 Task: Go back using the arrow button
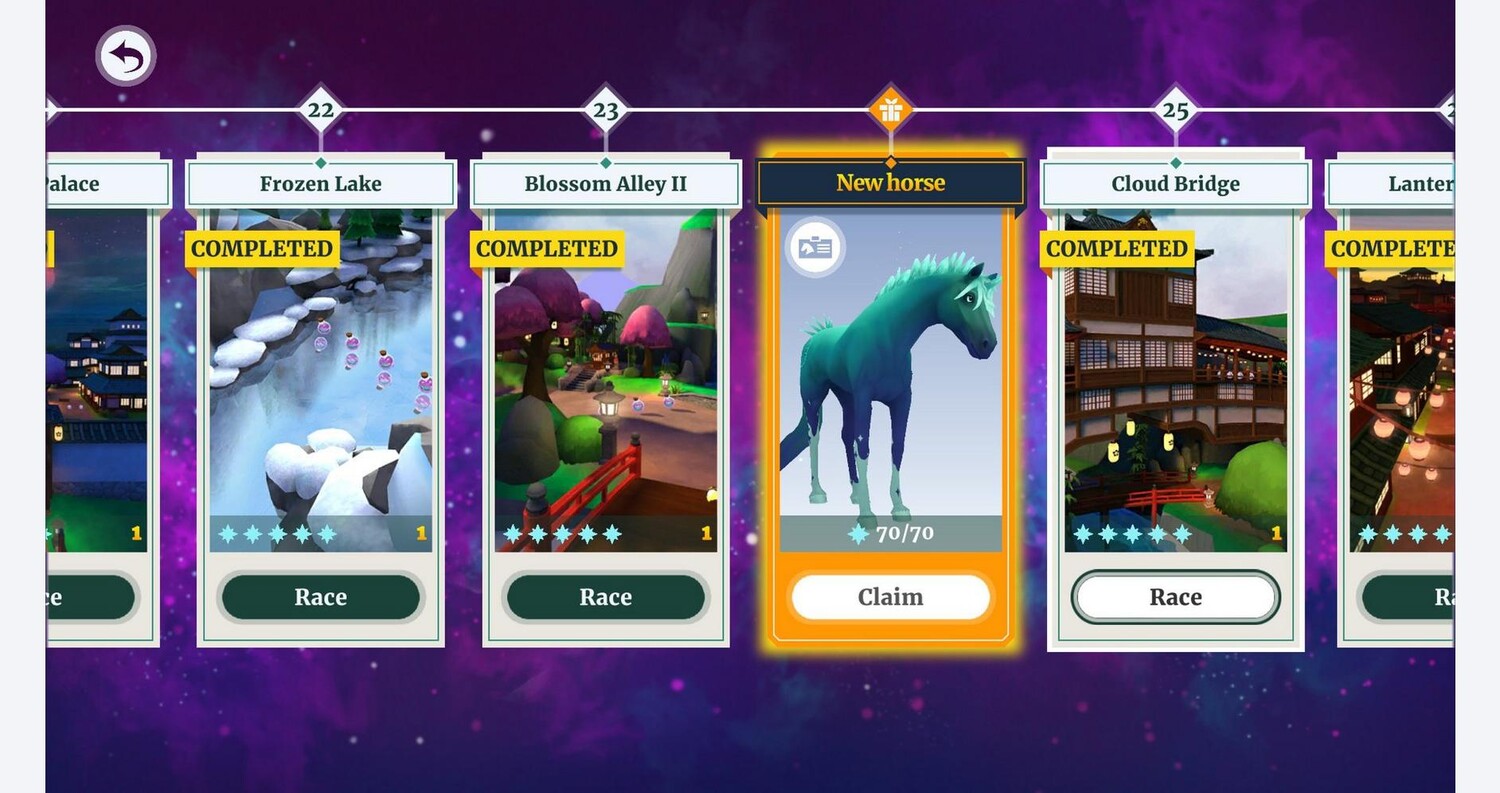coord(126,56)
